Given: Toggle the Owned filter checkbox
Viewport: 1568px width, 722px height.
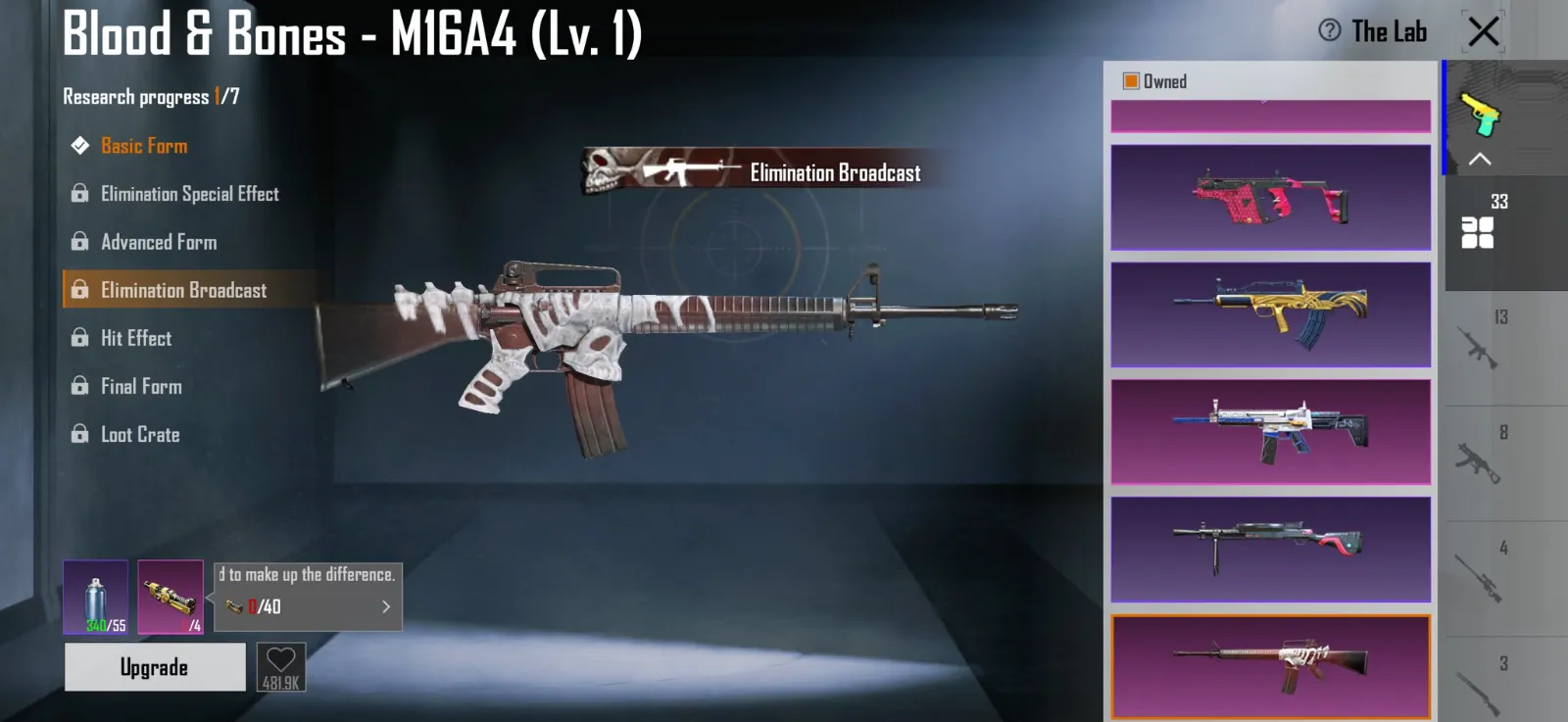Looking at the screenshot, I should 1131,81.
